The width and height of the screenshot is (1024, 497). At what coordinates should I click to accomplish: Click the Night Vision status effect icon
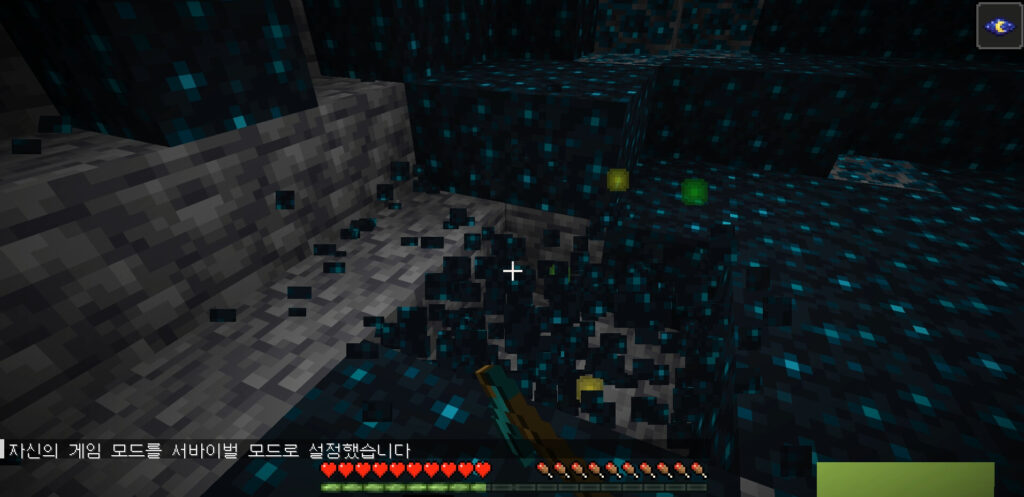coord(999,26)
